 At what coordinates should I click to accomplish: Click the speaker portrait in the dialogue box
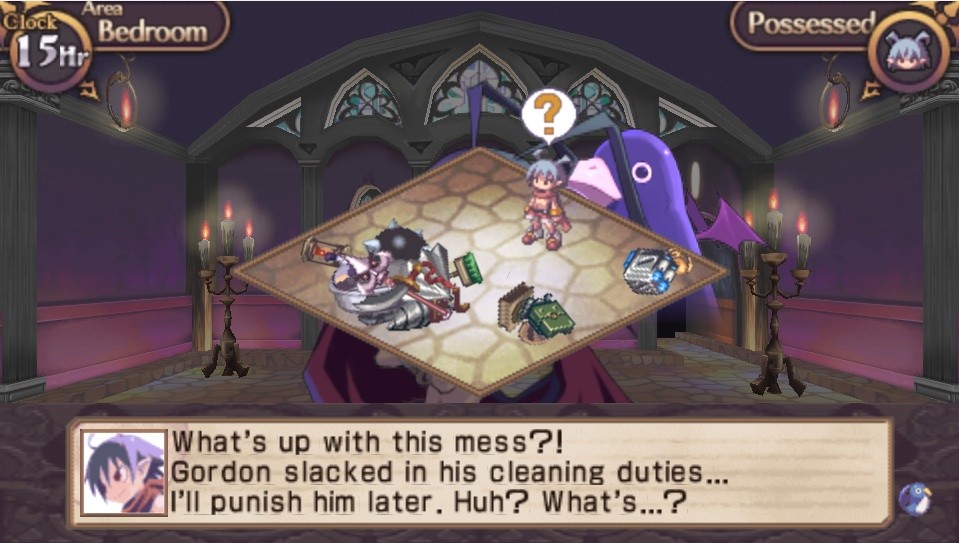[123, 472]
